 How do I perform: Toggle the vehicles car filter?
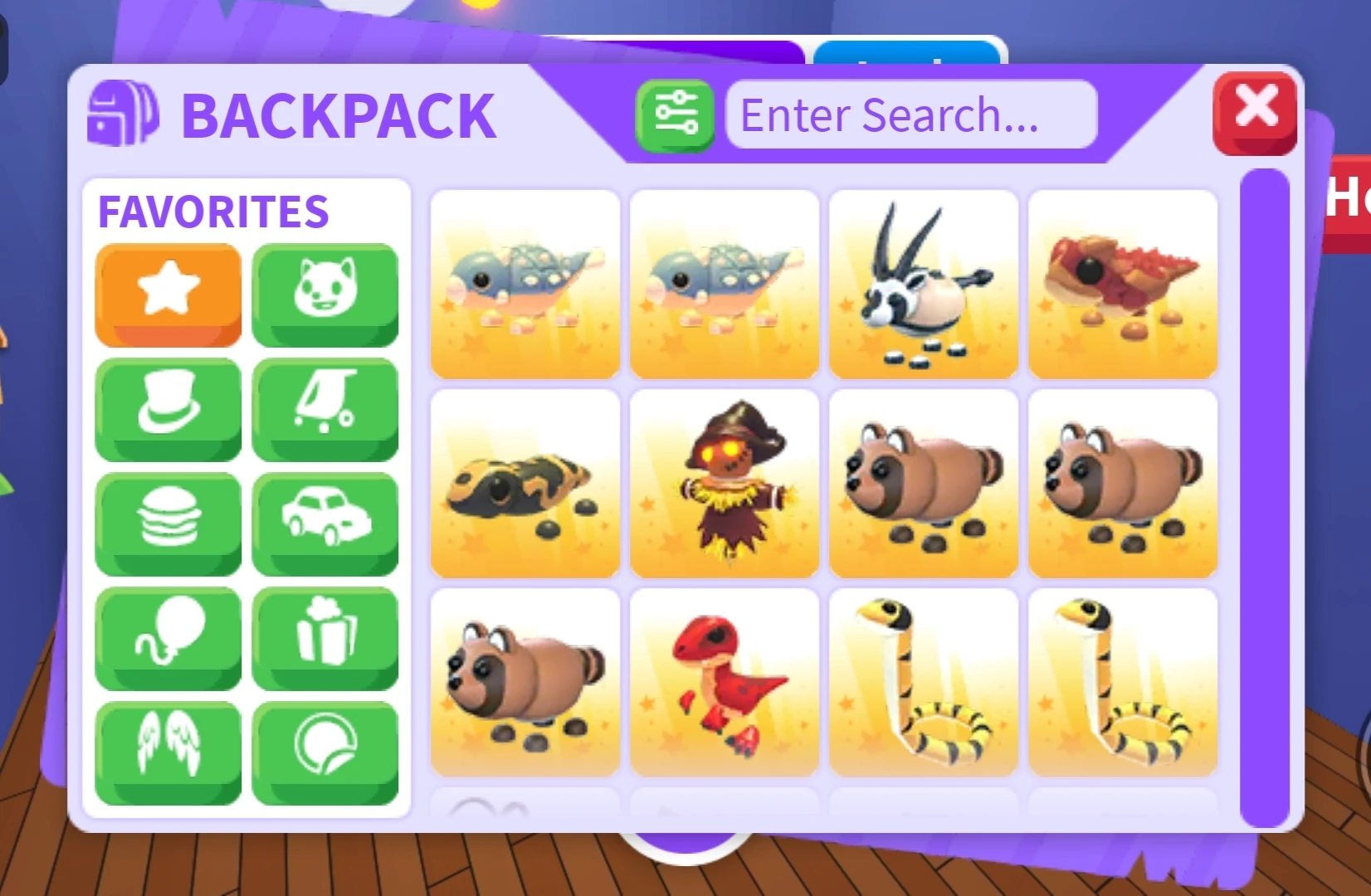coord(325,523)
